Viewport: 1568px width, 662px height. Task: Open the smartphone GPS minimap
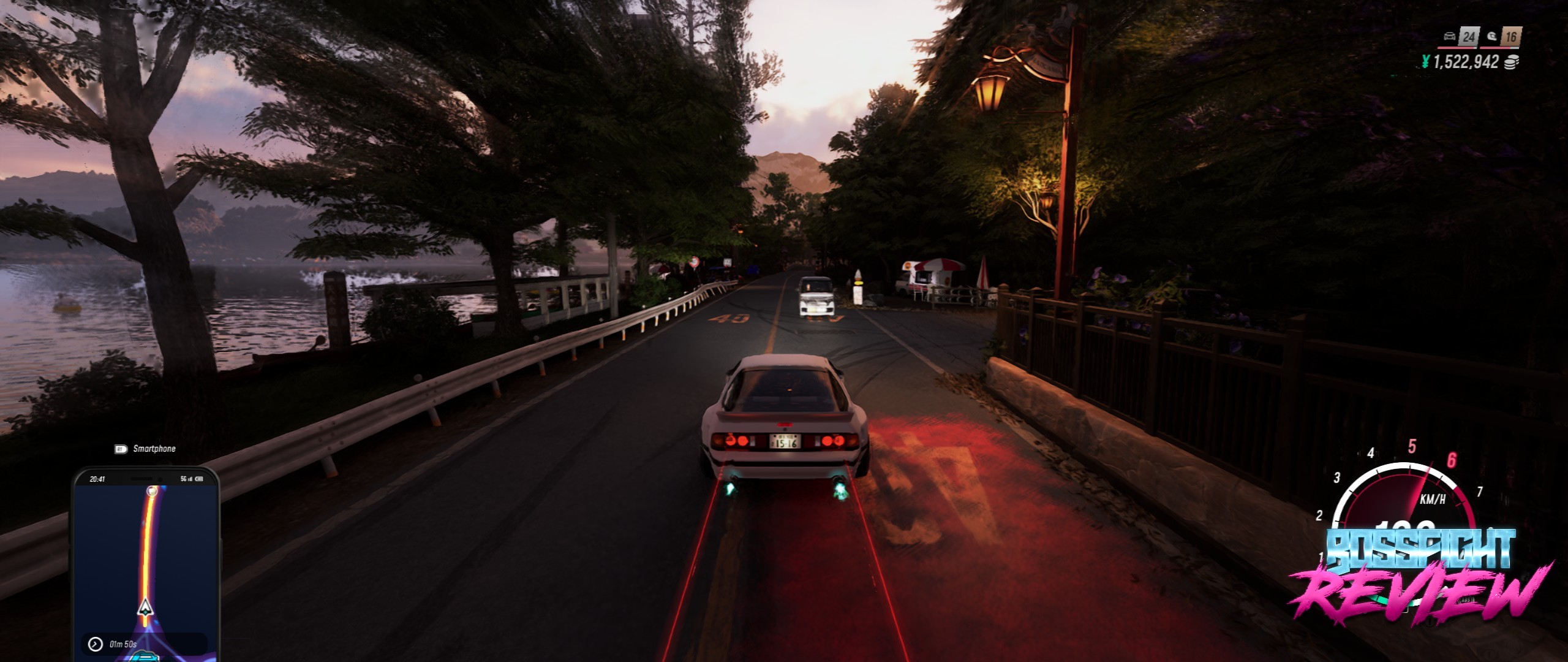click(x=146, y=564)
